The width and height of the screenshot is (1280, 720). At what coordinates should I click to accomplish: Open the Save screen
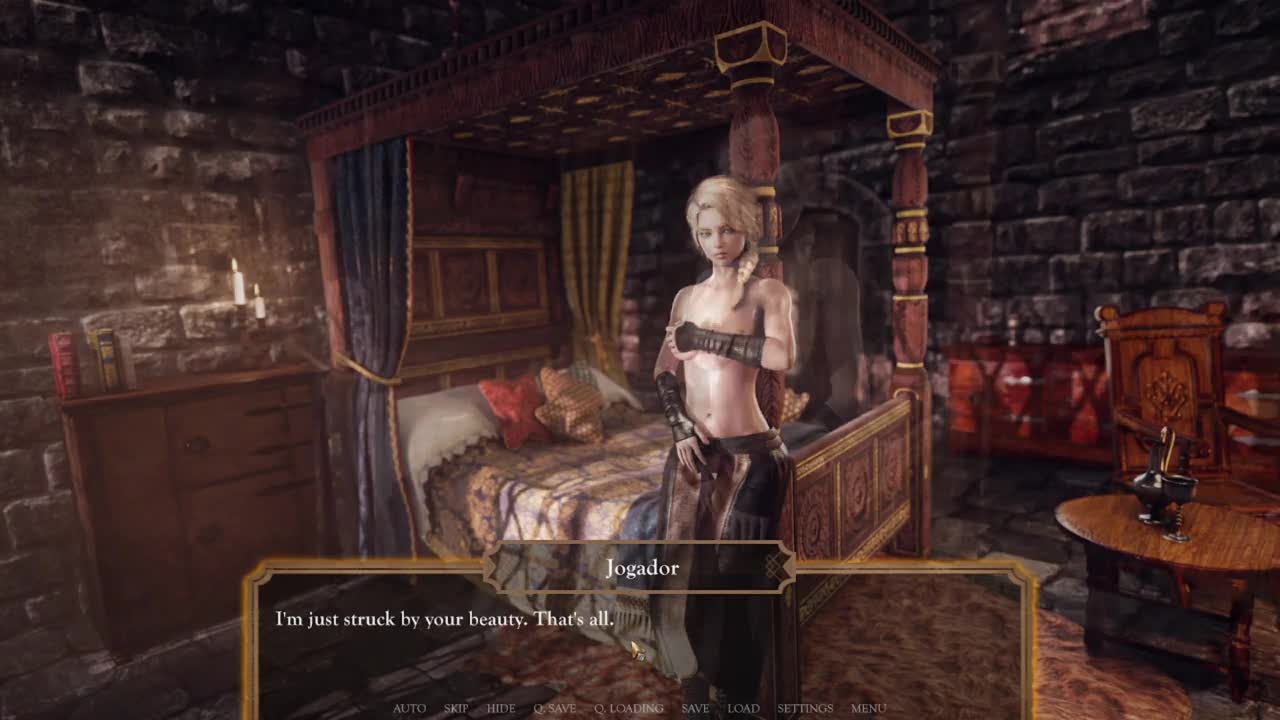695,708
